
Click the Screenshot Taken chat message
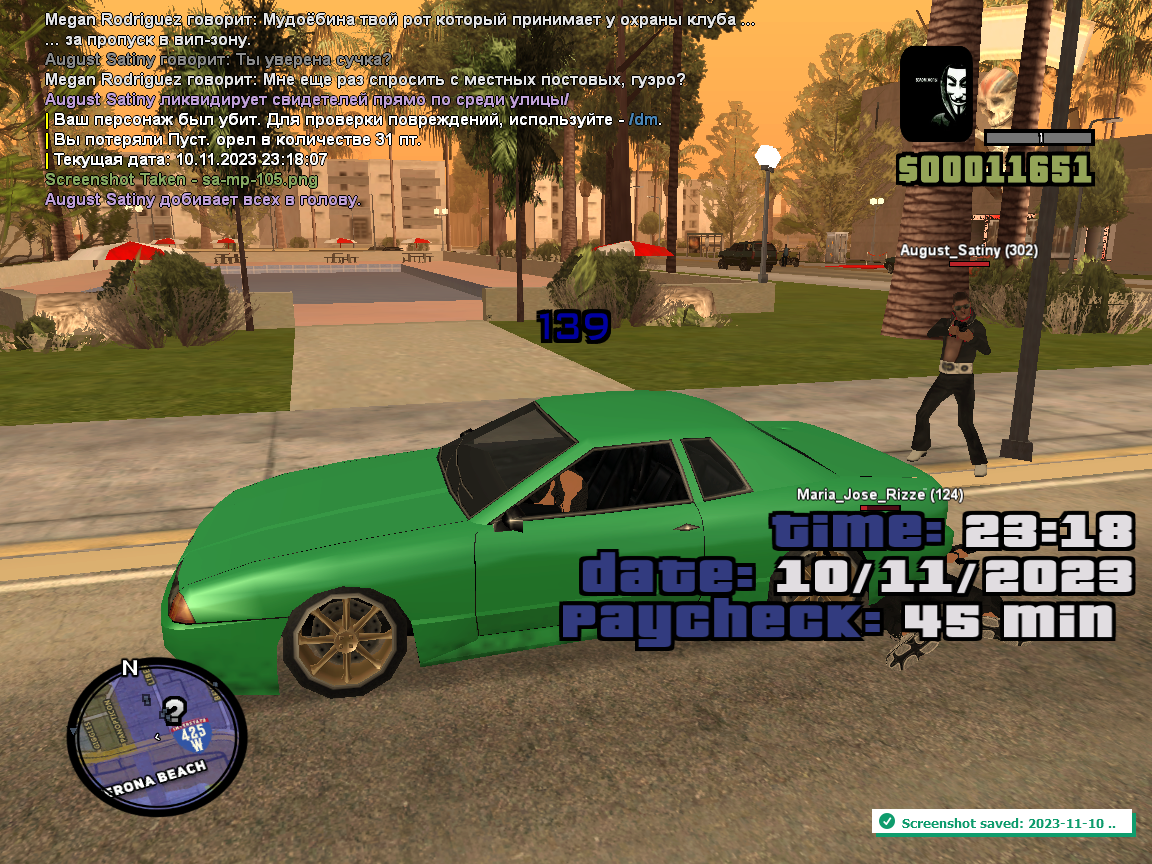[181, 180]
